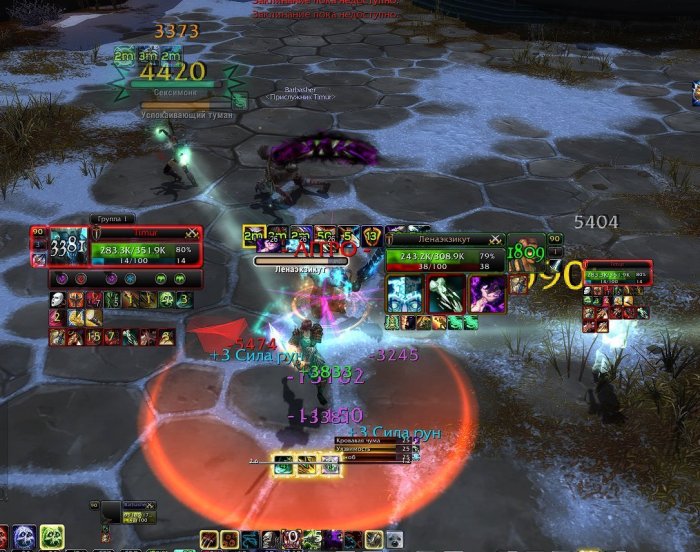Activate the green glowing bottom-left ability
This screenshot has height=552, width=700.
pos(52,536)
